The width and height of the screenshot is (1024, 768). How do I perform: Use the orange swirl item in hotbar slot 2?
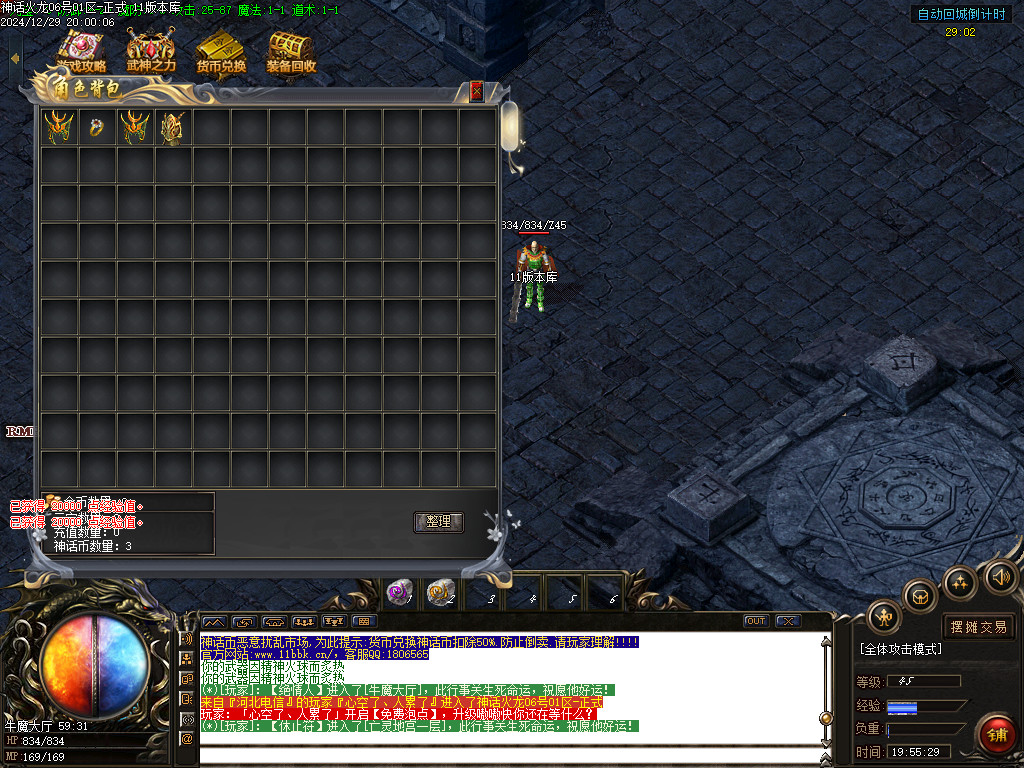tap(440, 592)
